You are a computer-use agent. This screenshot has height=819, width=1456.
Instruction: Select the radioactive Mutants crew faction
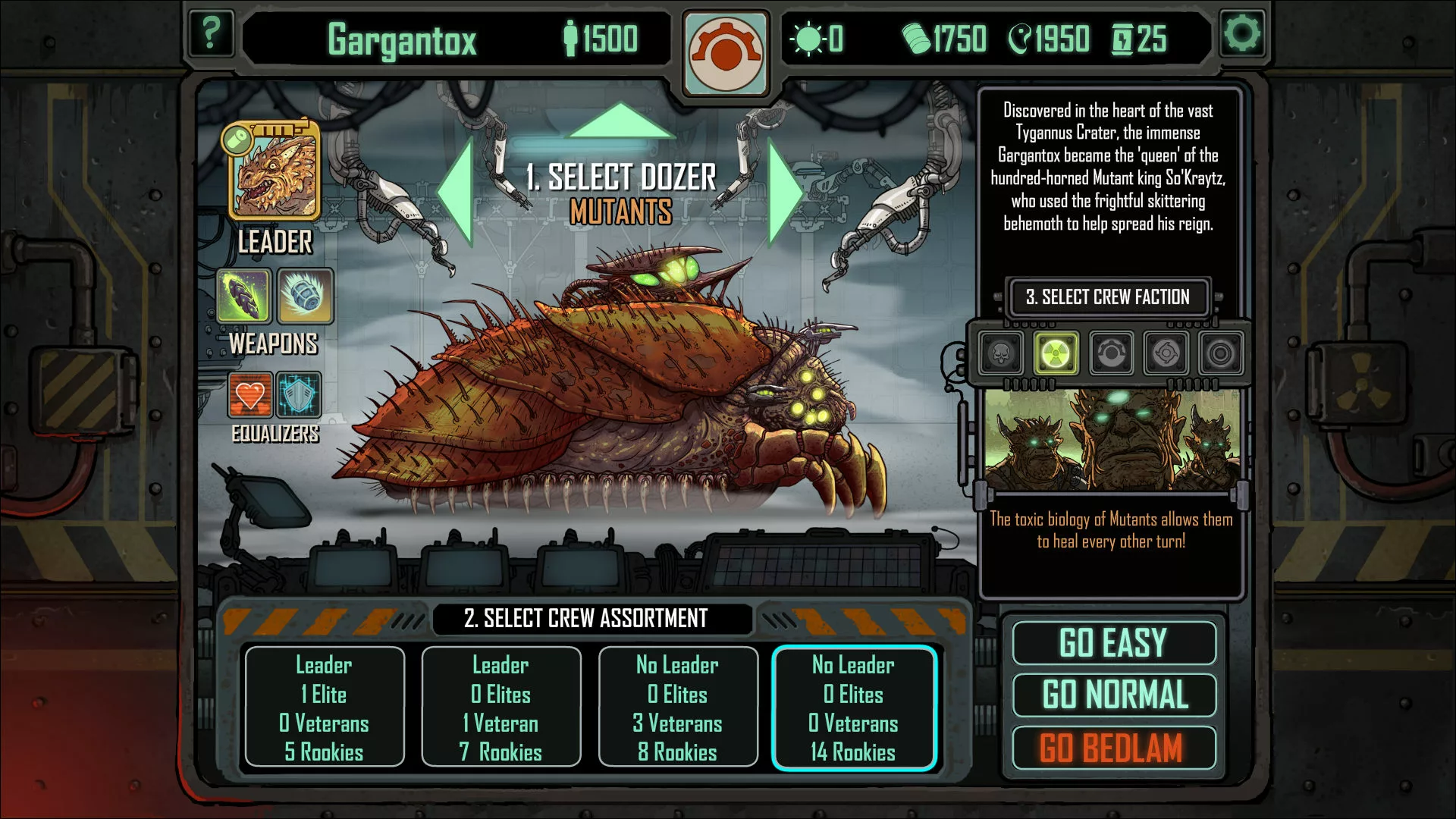1056,353
